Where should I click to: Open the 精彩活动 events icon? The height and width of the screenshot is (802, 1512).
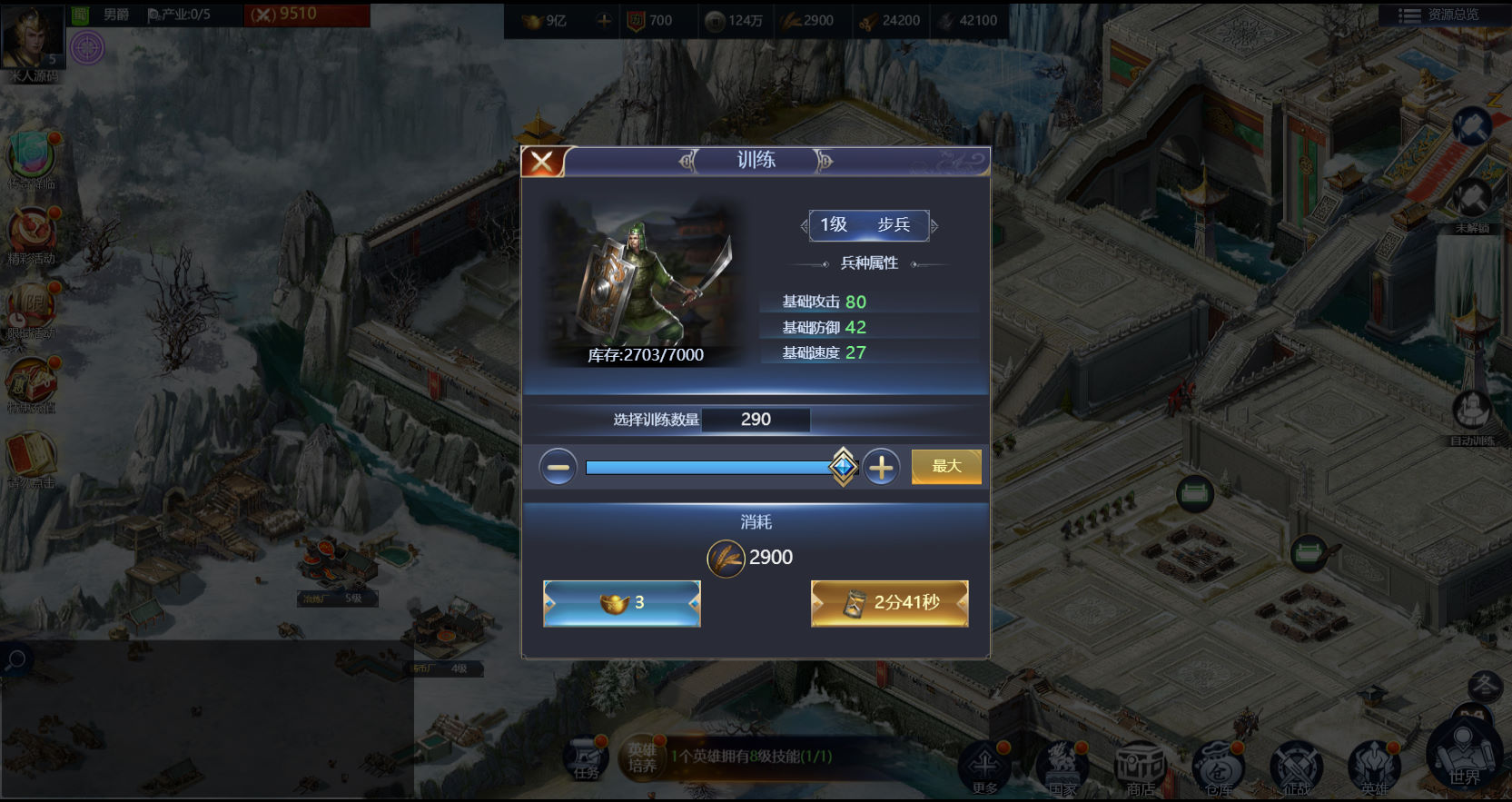click(32, 233)
